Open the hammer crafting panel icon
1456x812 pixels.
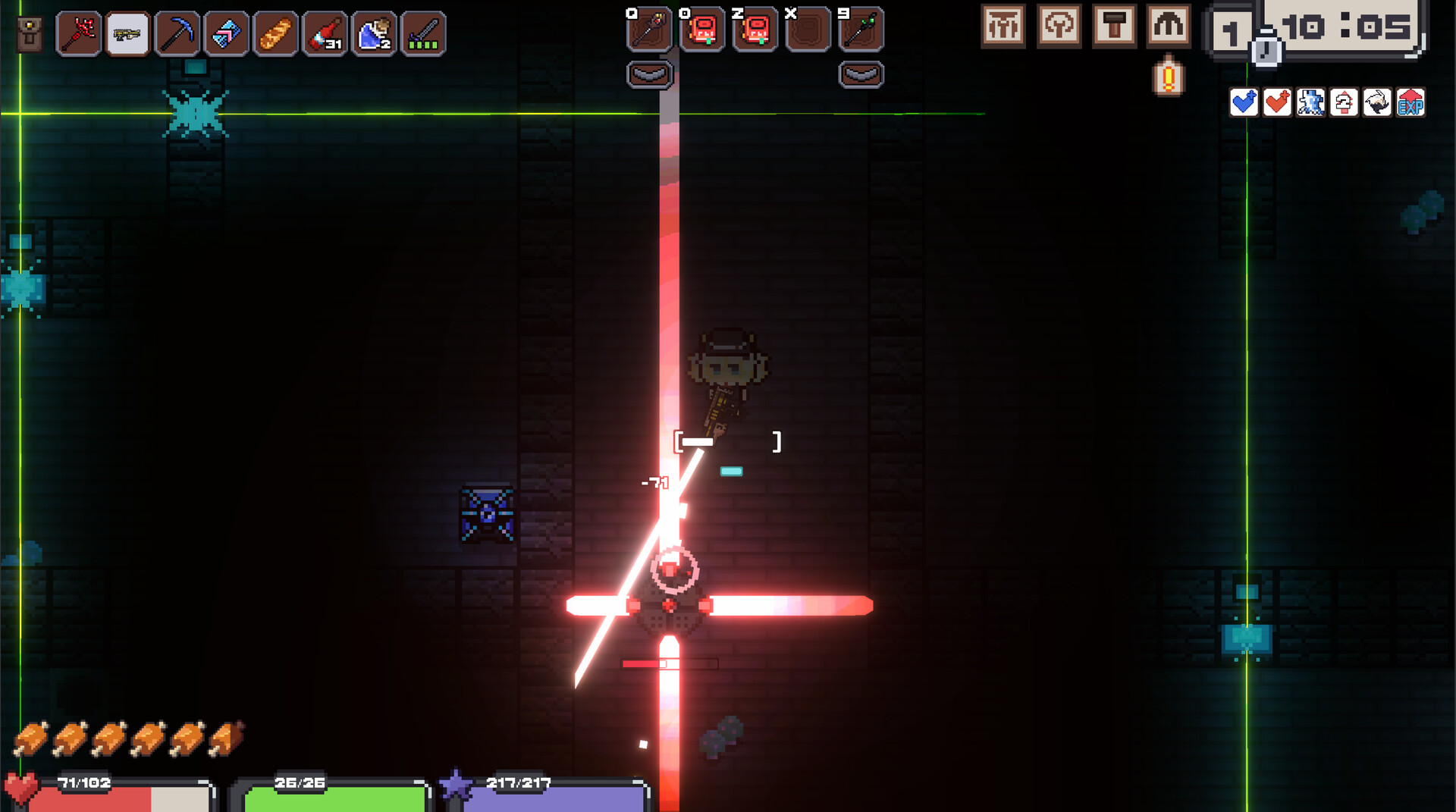[1113, 24]
